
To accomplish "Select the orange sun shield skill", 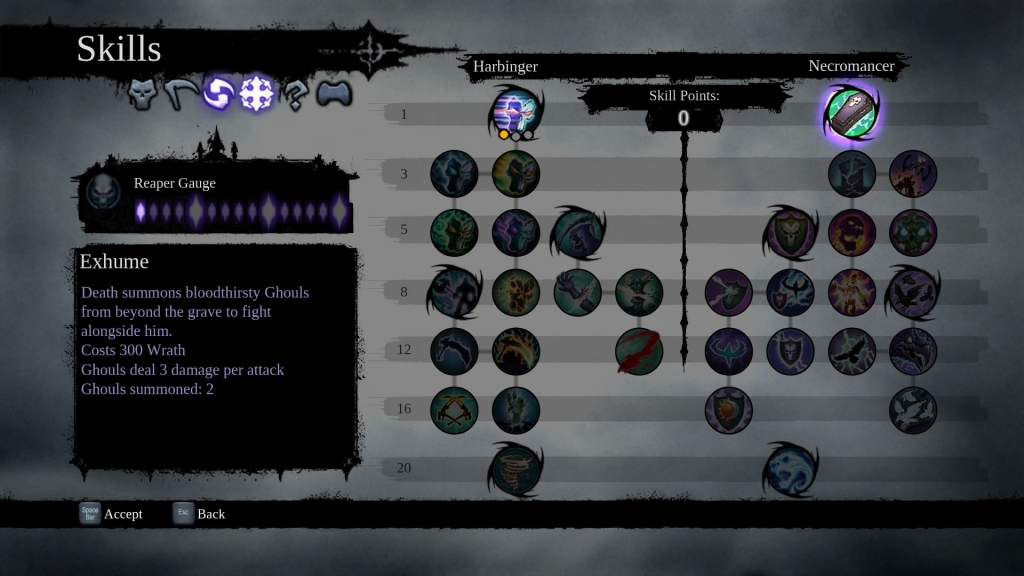I will click(728, 410).
